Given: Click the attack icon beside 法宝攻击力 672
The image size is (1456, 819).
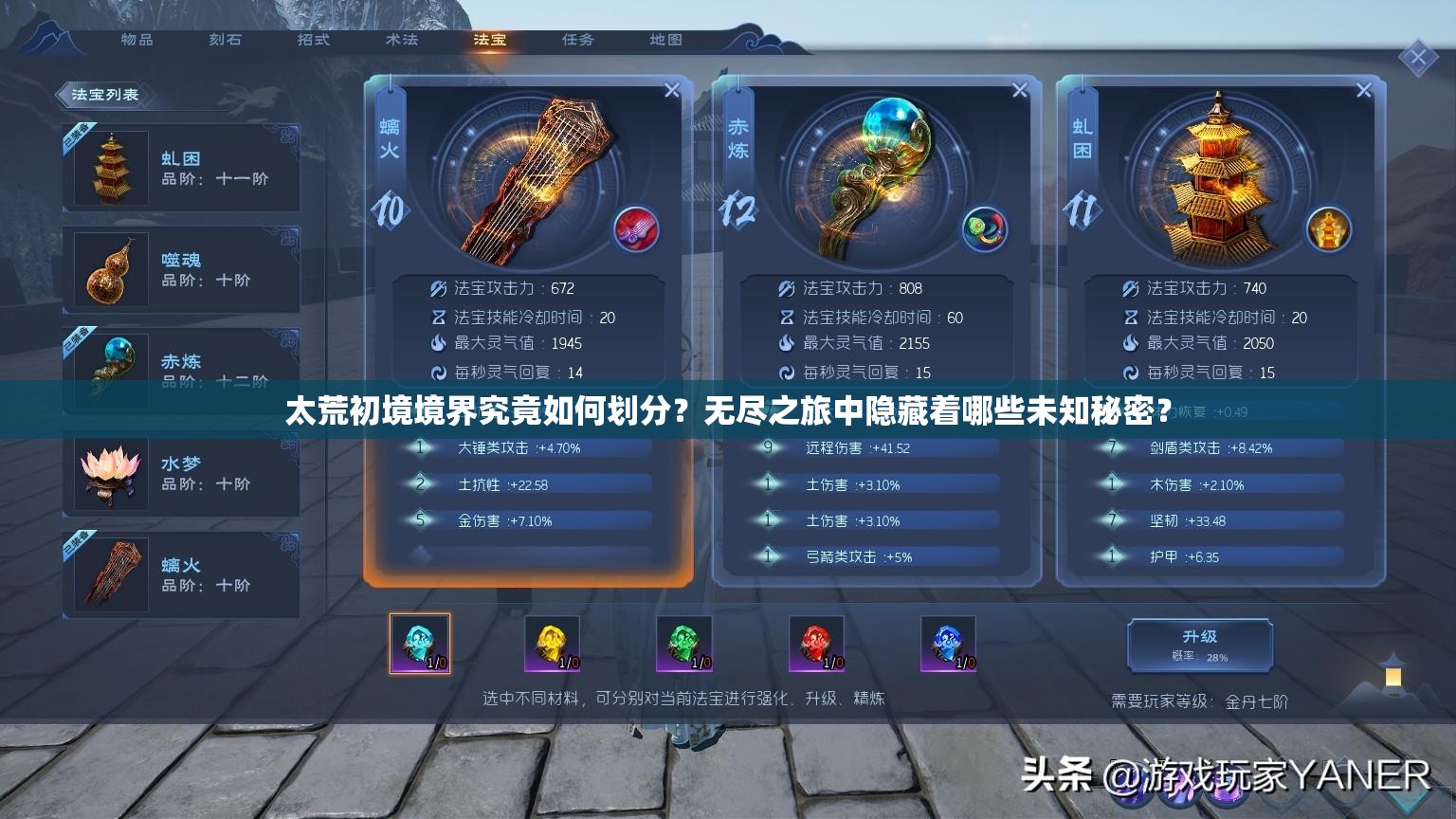Looking at the screenshot, I should coord(439,288).
